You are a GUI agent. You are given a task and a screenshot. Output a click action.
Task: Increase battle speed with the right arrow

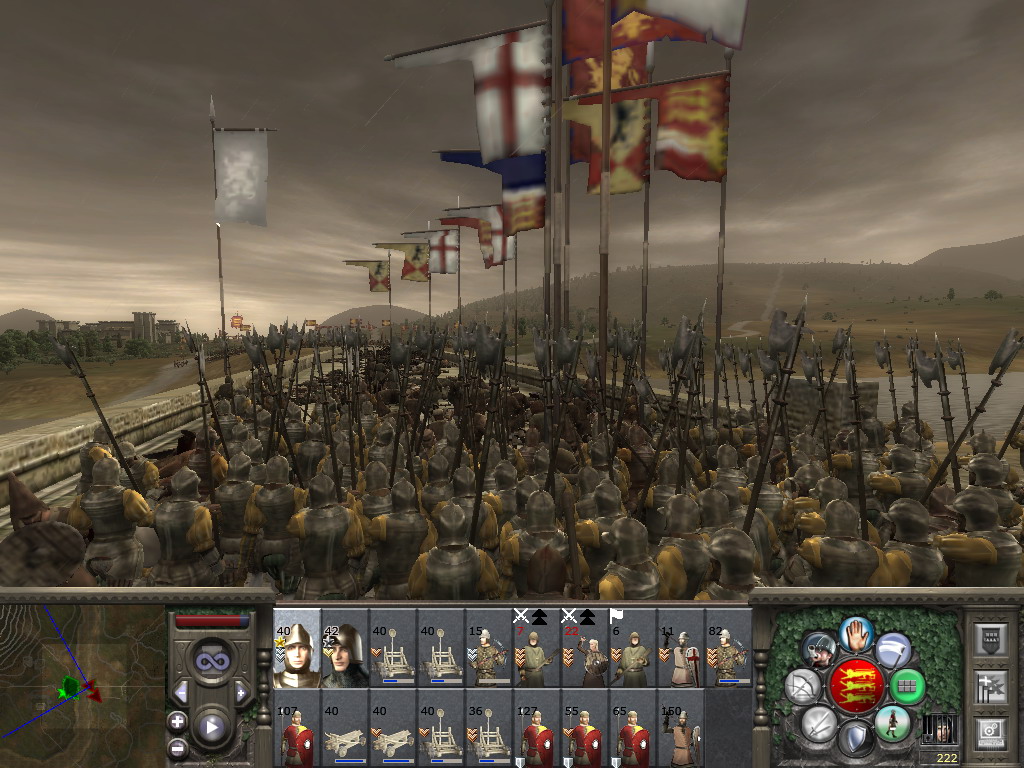click(x=241, y=691)
